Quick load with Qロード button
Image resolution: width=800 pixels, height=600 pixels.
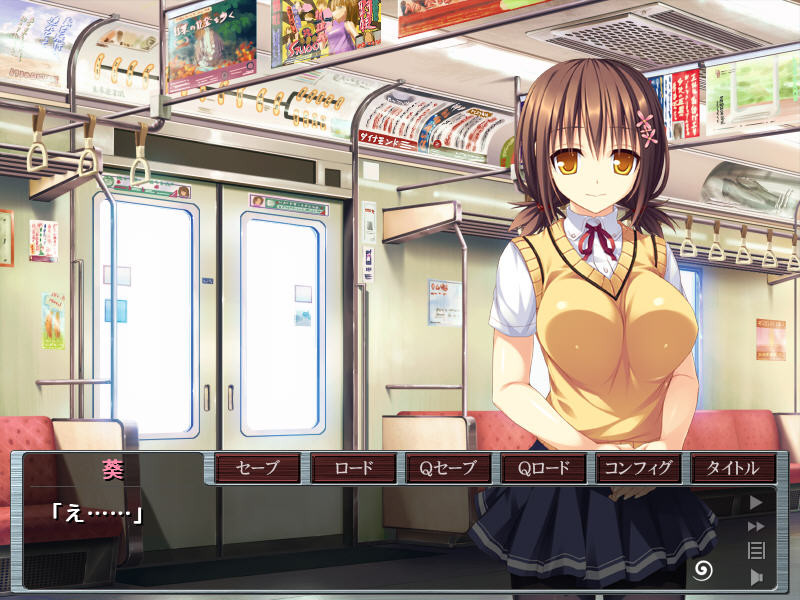(544, 468)
